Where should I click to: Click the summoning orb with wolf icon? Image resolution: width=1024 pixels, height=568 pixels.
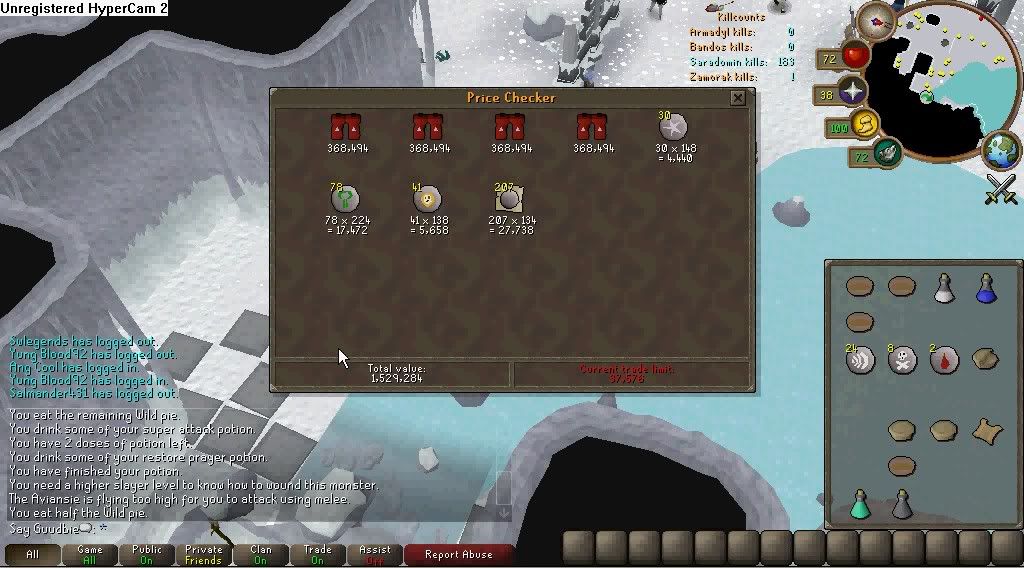pos(886,152)
